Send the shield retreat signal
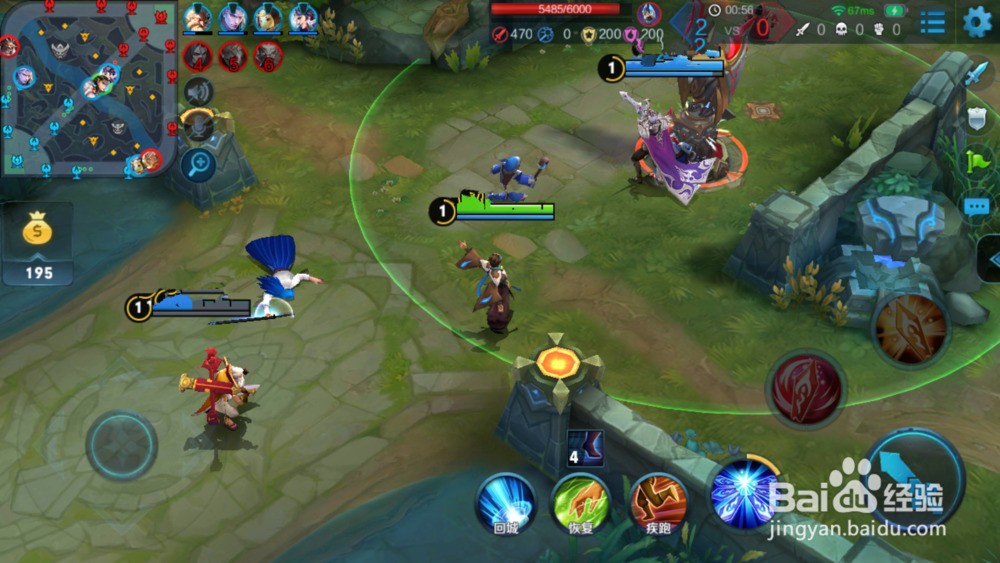1000x563 pixels. coord(977,118)
